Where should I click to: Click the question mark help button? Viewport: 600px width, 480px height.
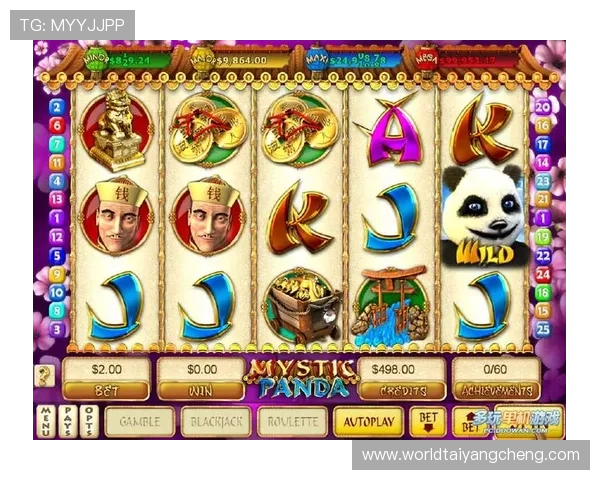click(45, 376)
